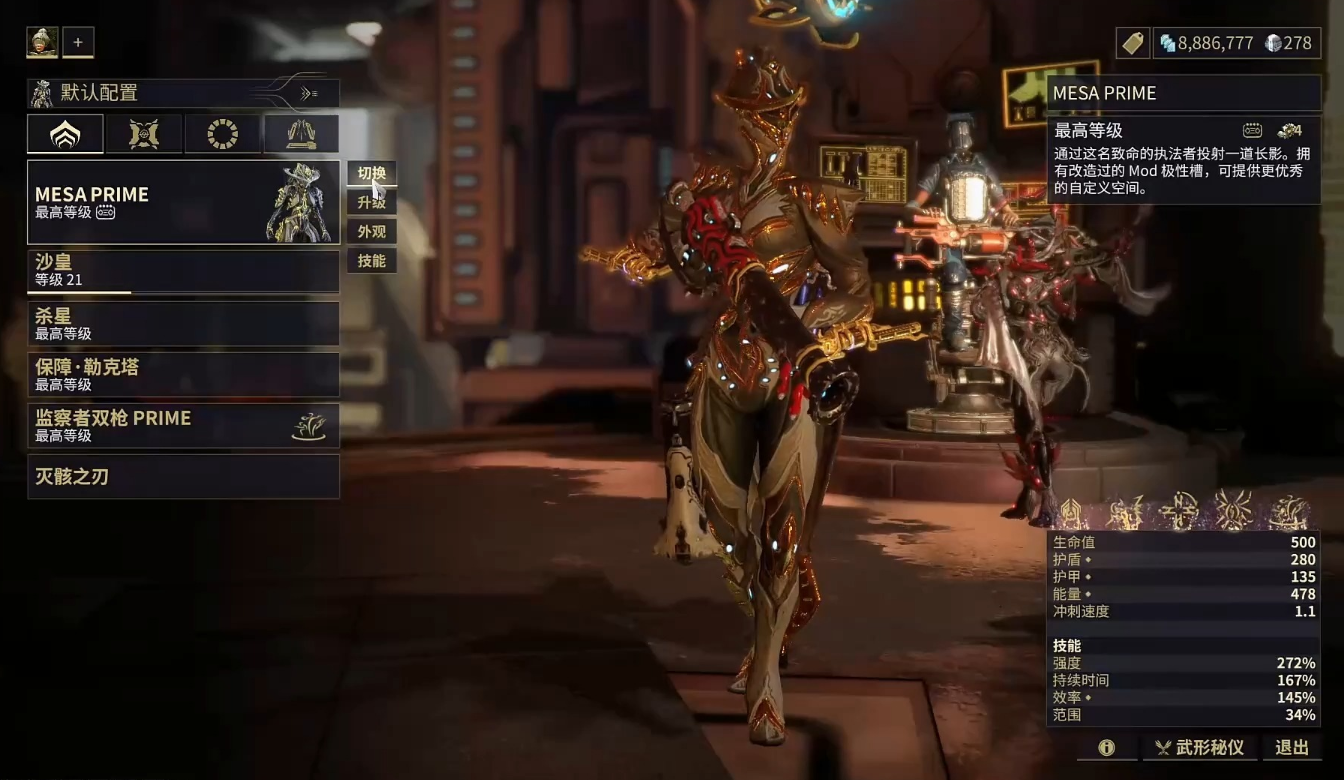Screen dimensions: 1344x780
Task: Switch to the Warframe loadout tab
Action: pyautogui.click(x=65, y=134)
